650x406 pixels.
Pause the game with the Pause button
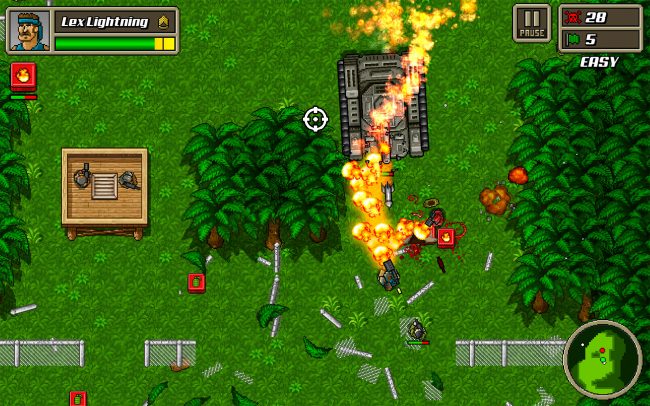pos(532,23)
